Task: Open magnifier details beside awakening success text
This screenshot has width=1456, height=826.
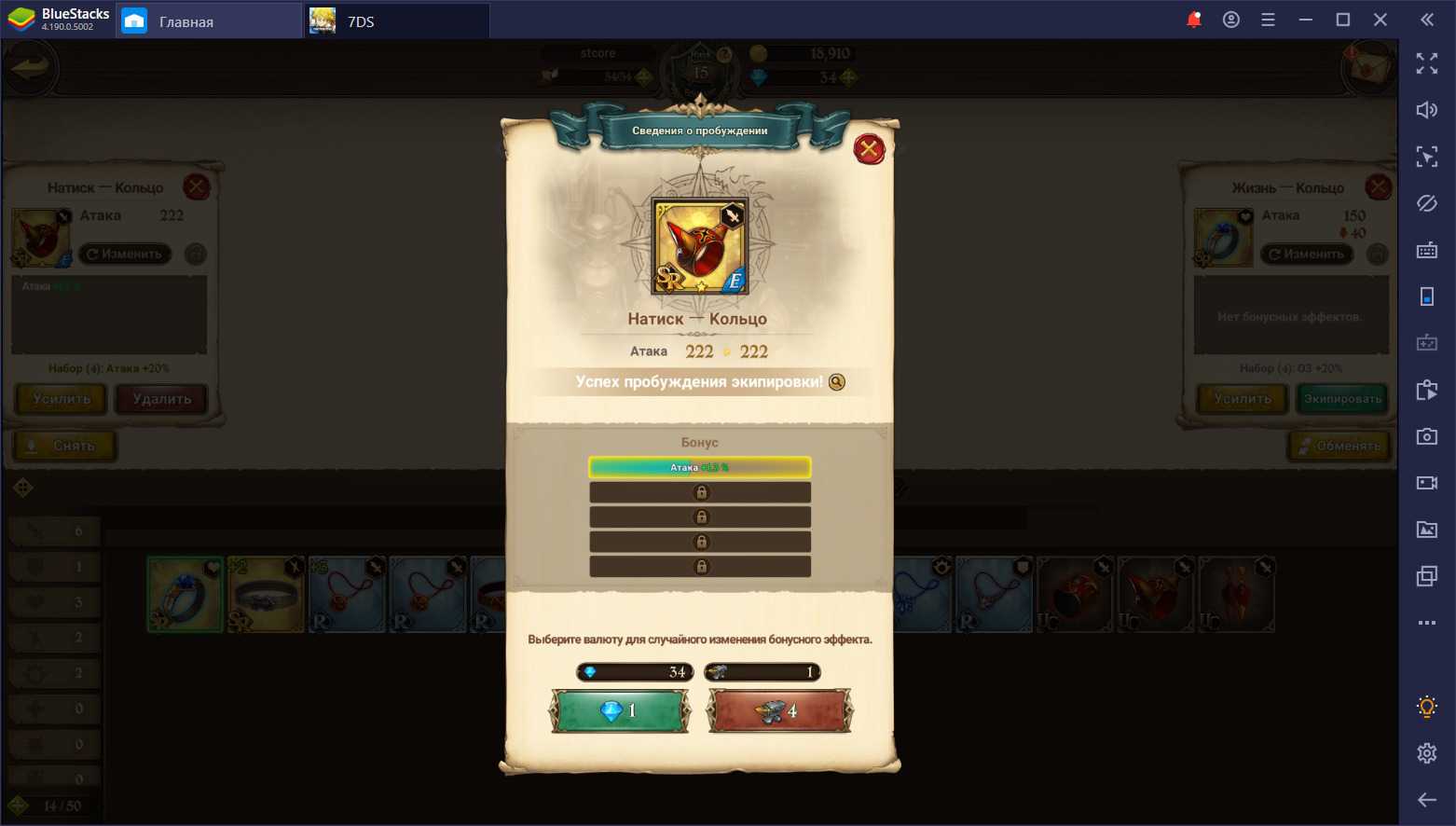Action: pos(837,382)
